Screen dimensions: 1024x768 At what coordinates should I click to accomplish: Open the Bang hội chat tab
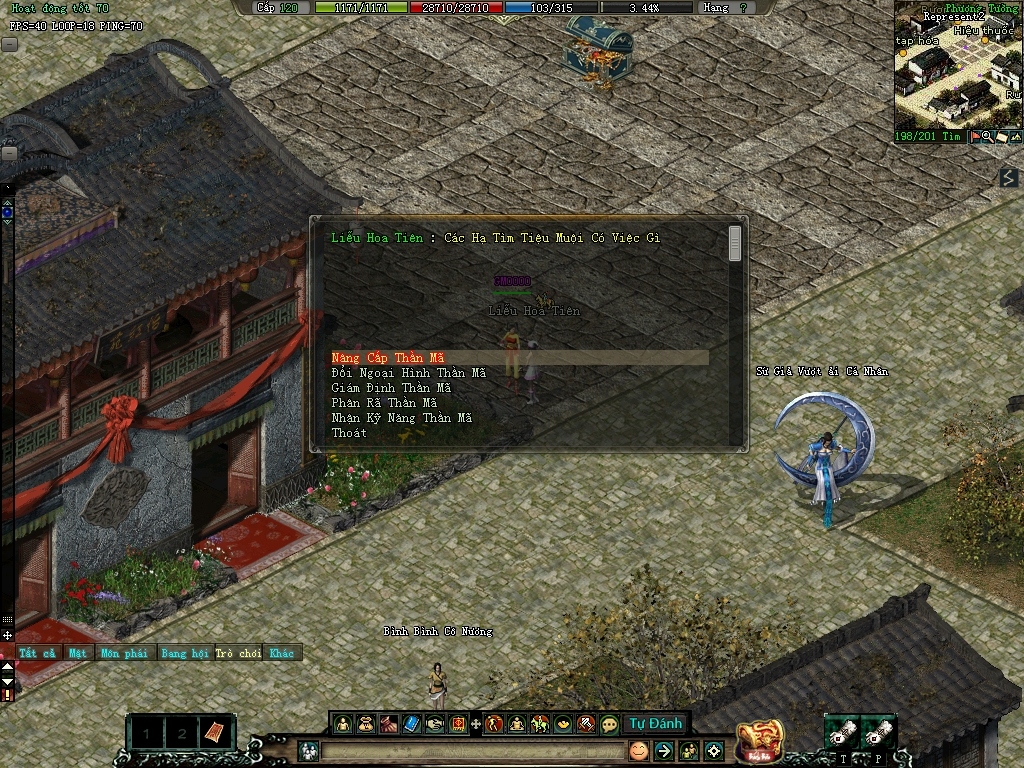(184, 653)
